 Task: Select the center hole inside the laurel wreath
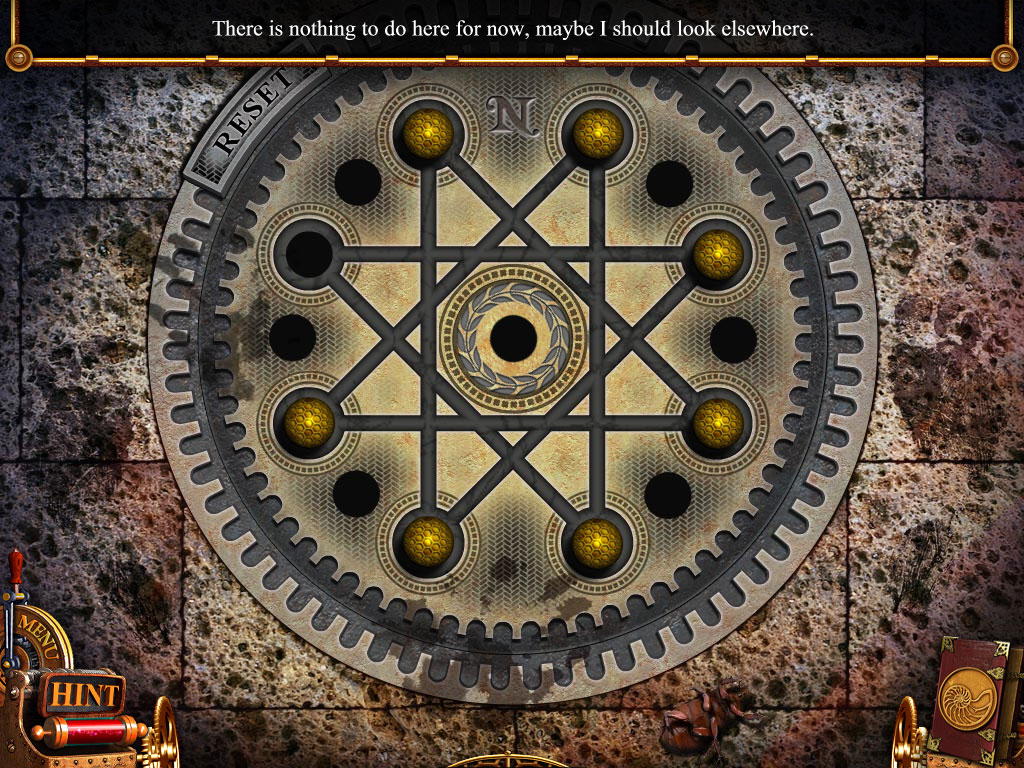click(x=513, y=338)
